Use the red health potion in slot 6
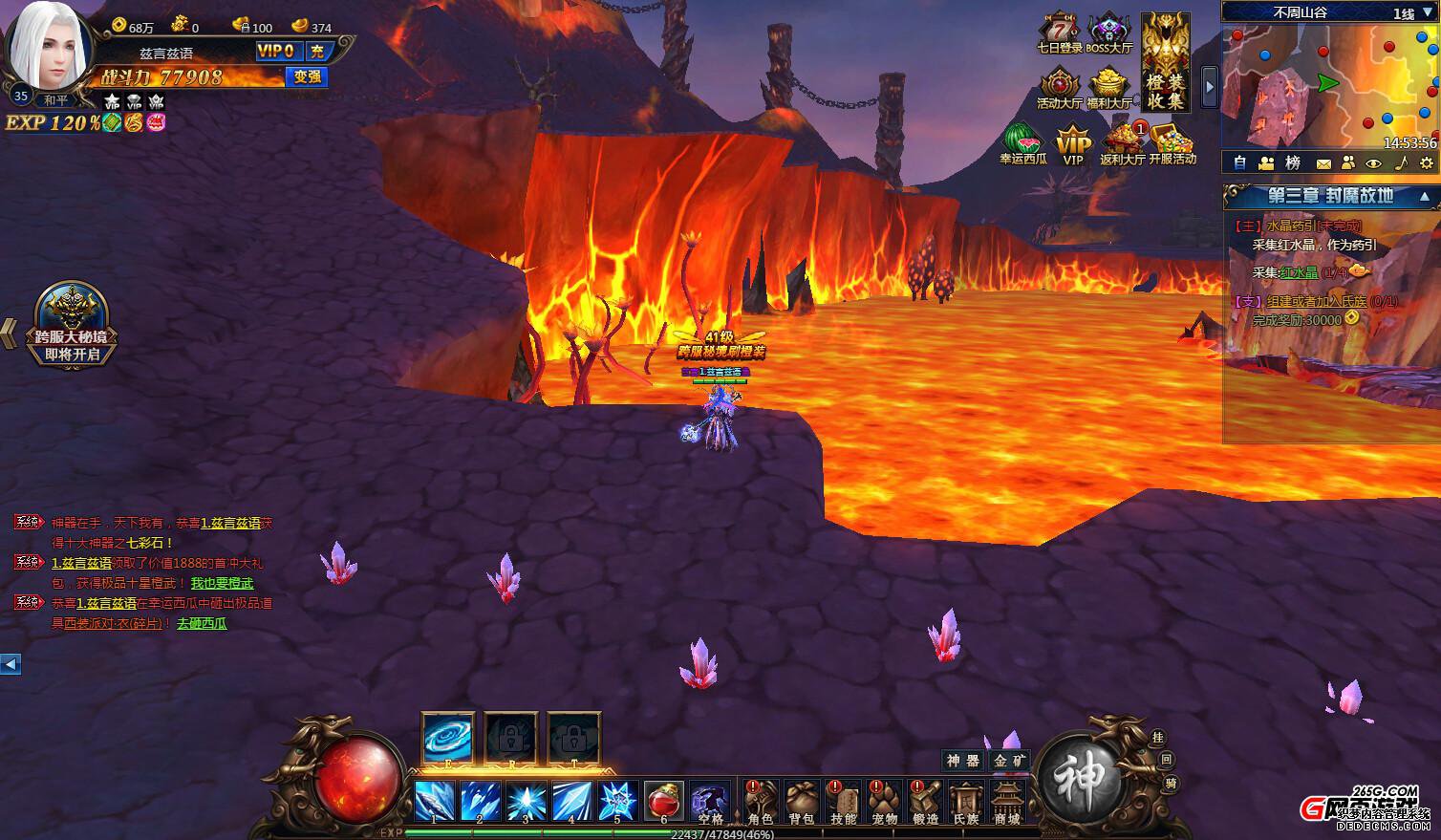The image size is (1441, 840). point(664,801)
